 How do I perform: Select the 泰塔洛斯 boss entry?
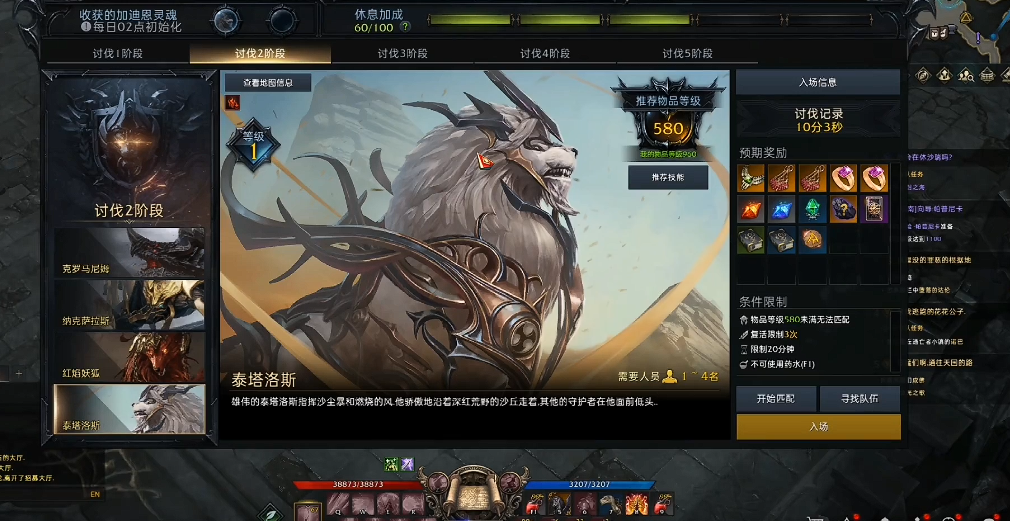pyautogui.click(x=129, y=409)
